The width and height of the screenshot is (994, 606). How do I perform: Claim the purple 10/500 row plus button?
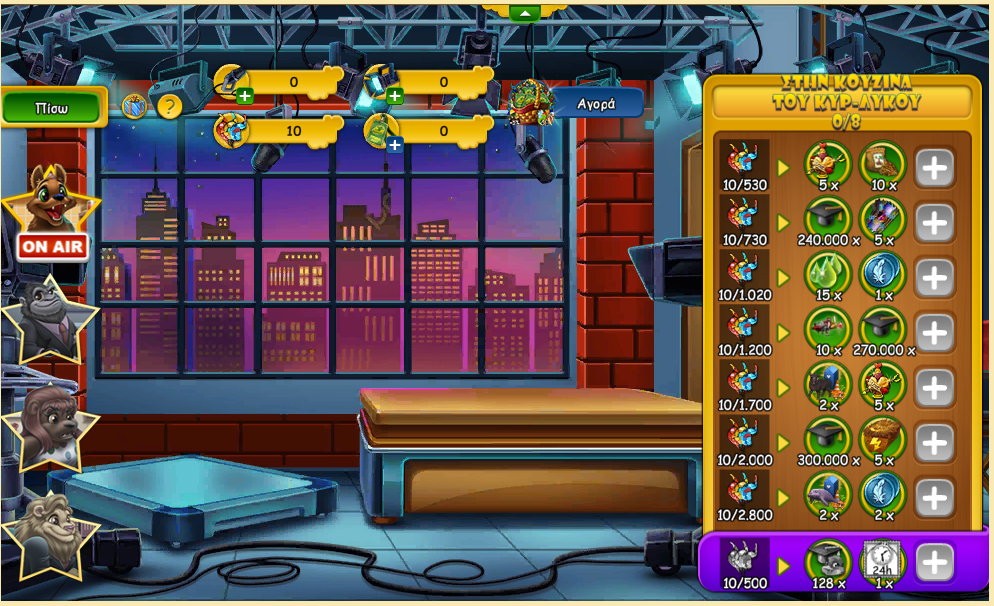(934, 563)
